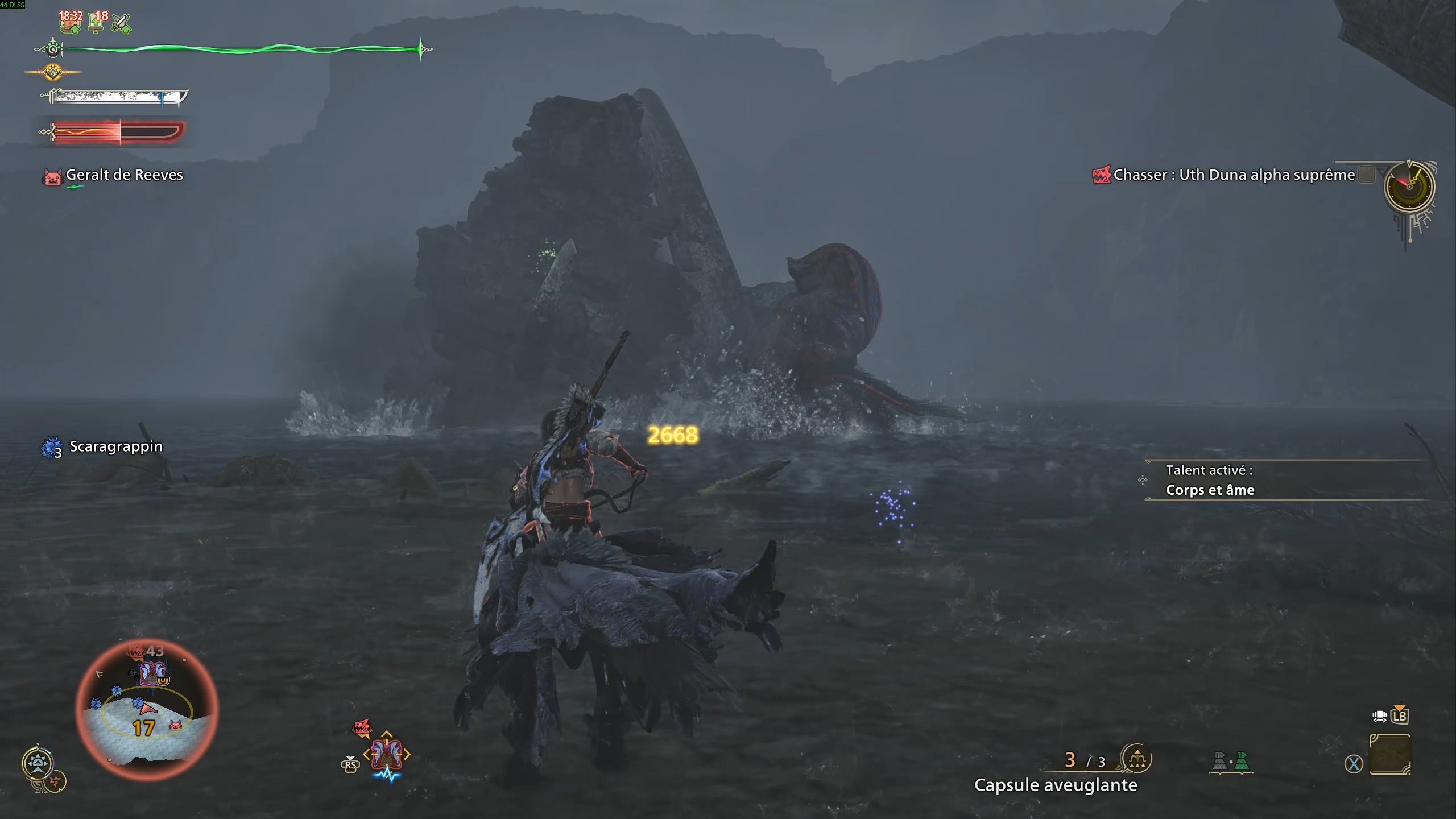1456x819 pixels.
Task: Toggle target lock with the RS reticle icon
Action: 351,765
